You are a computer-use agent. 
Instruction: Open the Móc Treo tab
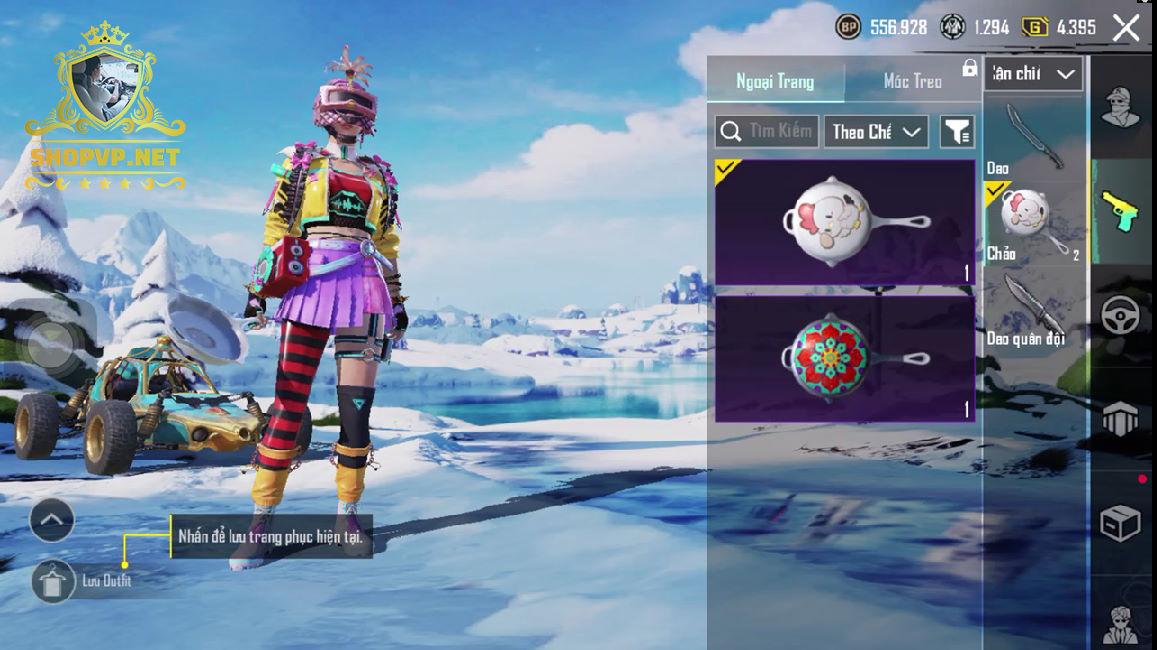[x=912, y=82]
